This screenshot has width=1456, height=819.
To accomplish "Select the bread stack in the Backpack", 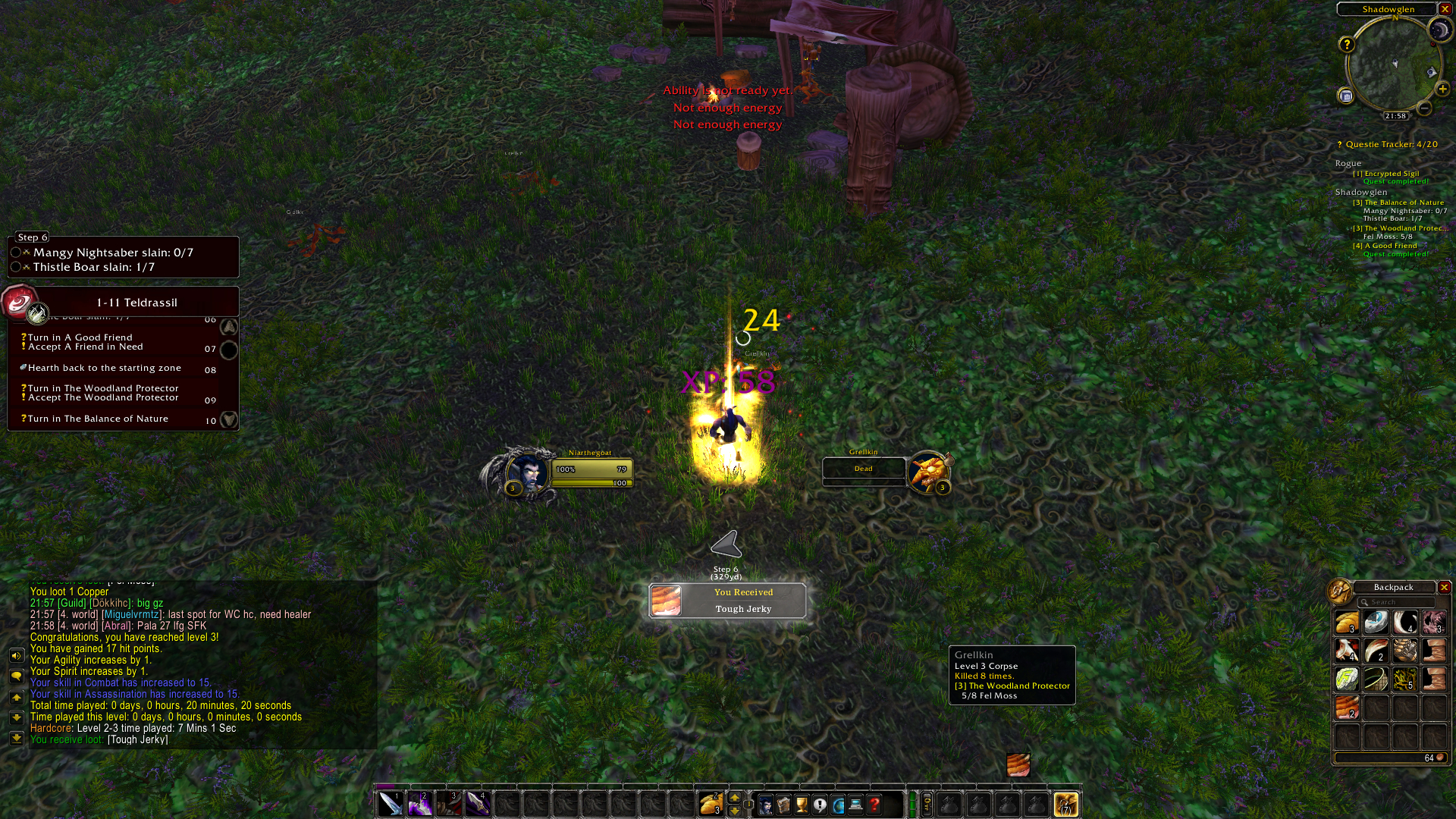I will tap(1347, 623).
